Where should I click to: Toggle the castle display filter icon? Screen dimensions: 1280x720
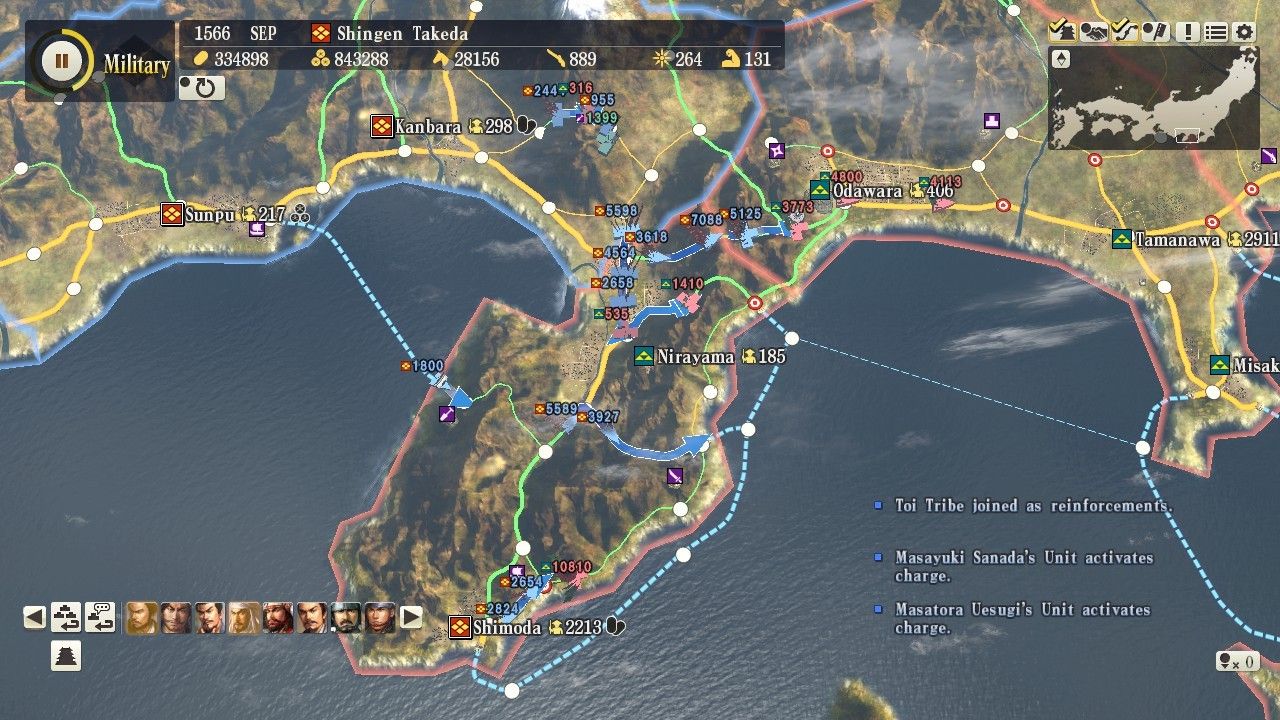(1062, 32)
